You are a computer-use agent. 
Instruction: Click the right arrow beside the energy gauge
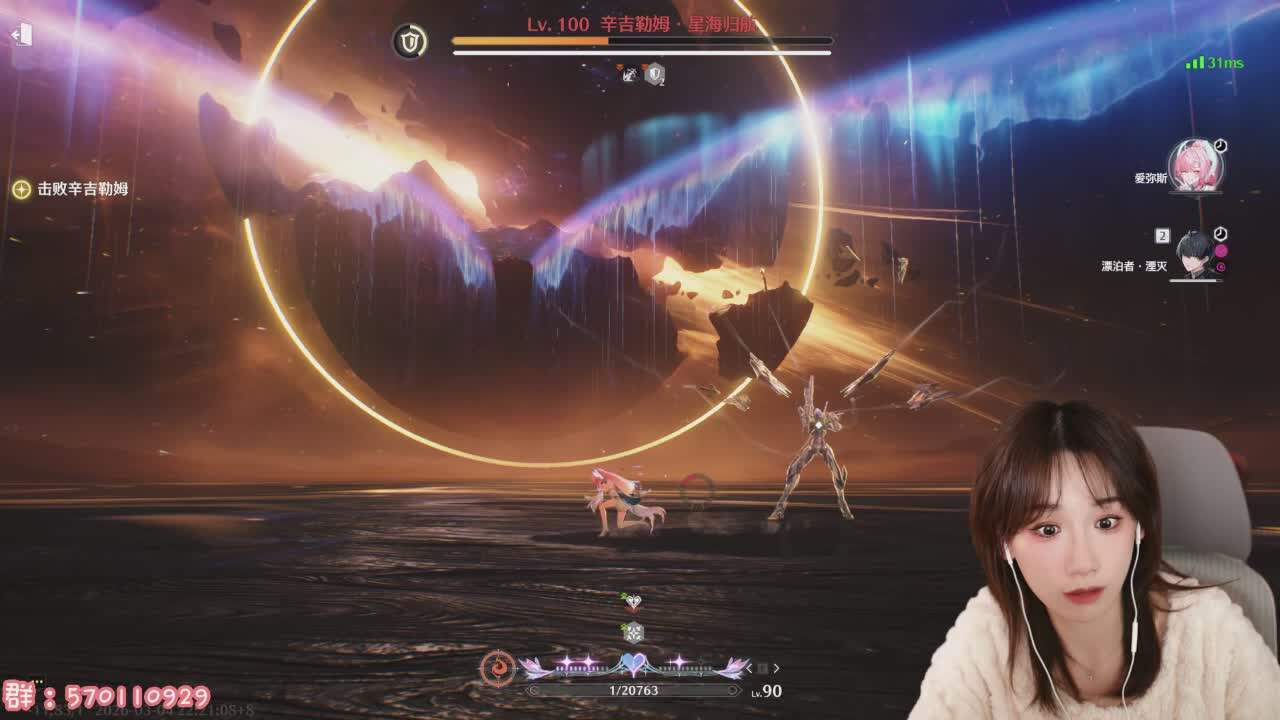point(776,668)
